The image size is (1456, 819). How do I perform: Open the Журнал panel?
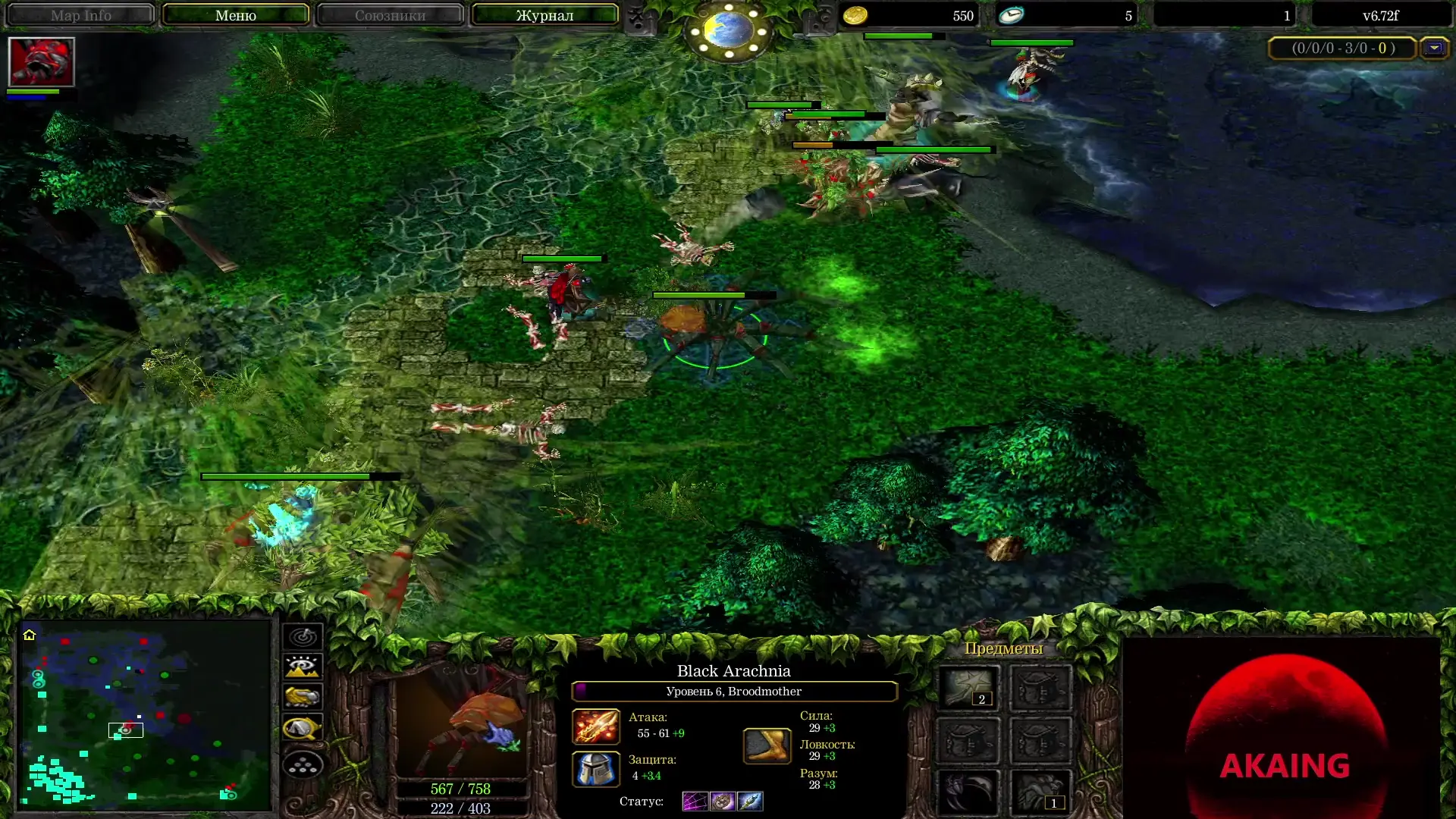click(543, 14)
